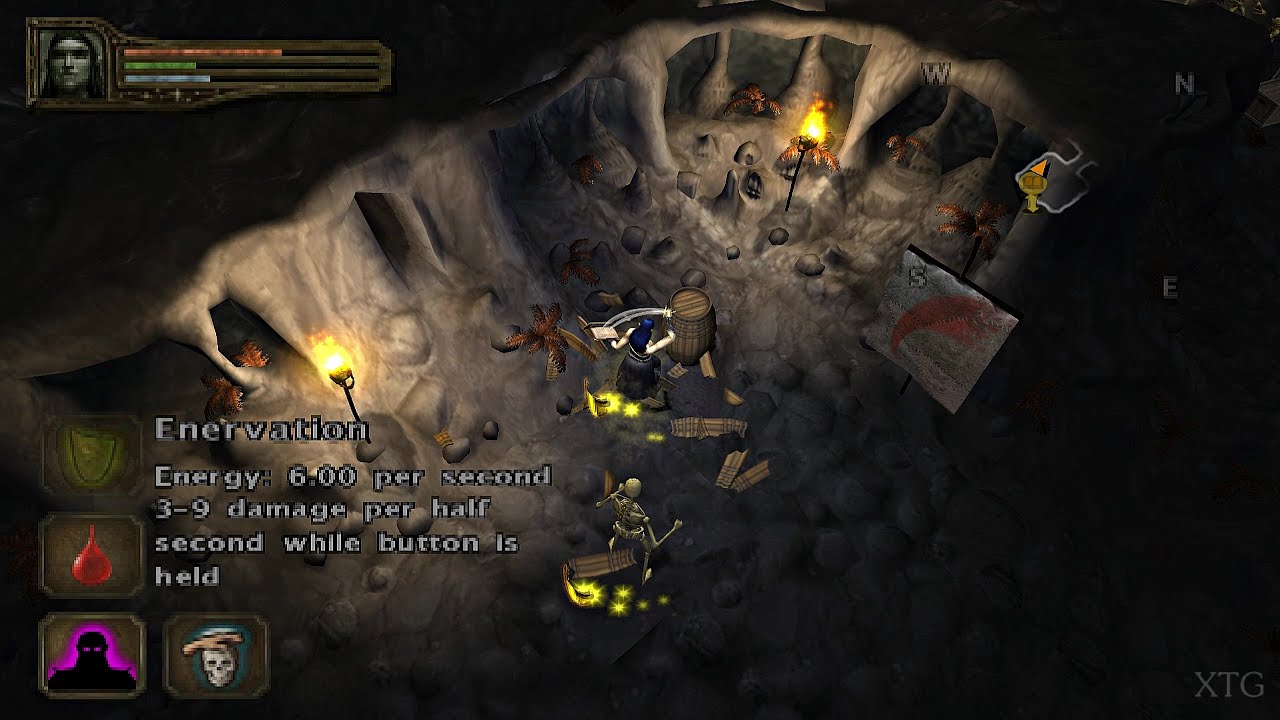Select the faded green shield ability icon
This screenshot has width=1280, height=720.
click(x=92, y=454)
